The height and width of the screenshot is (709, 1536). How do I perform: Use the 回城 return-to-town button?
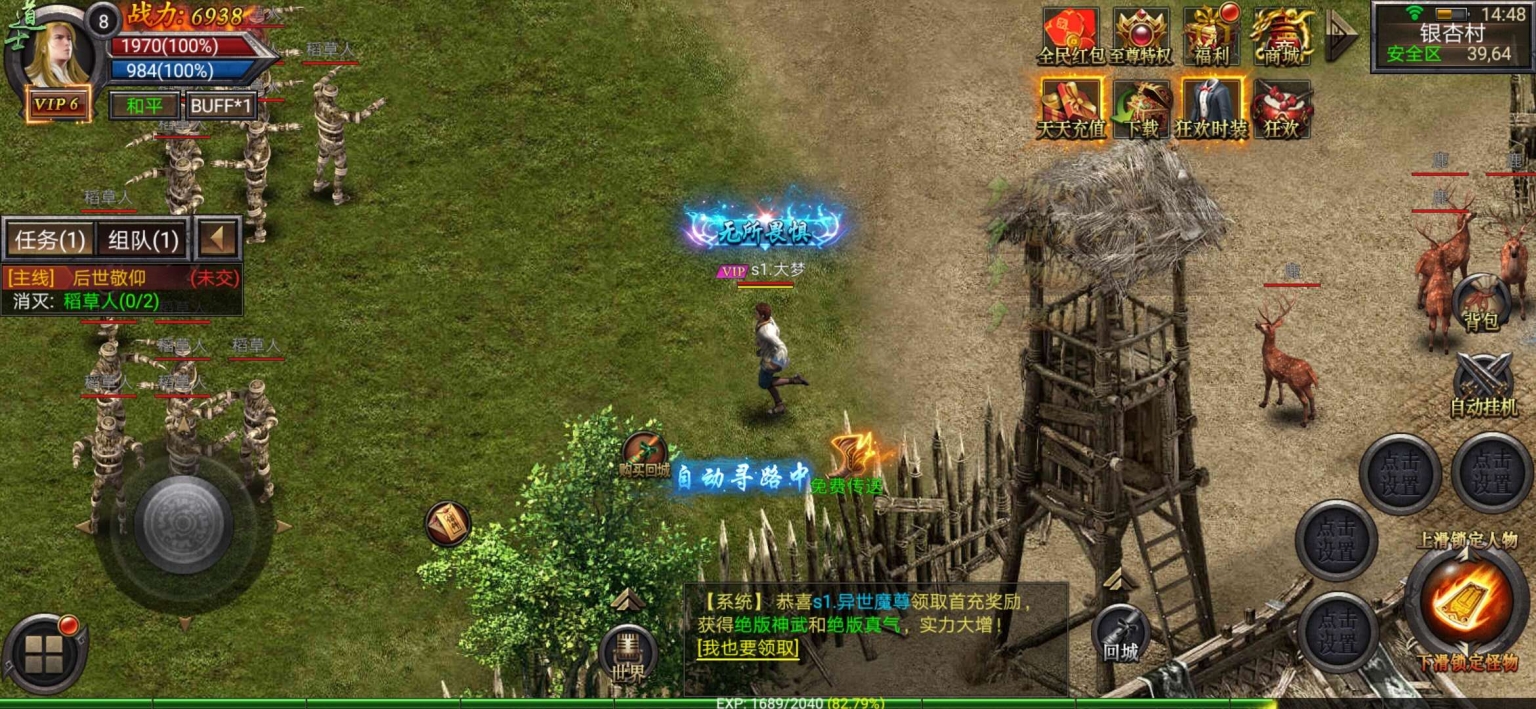coord(1121,634)
